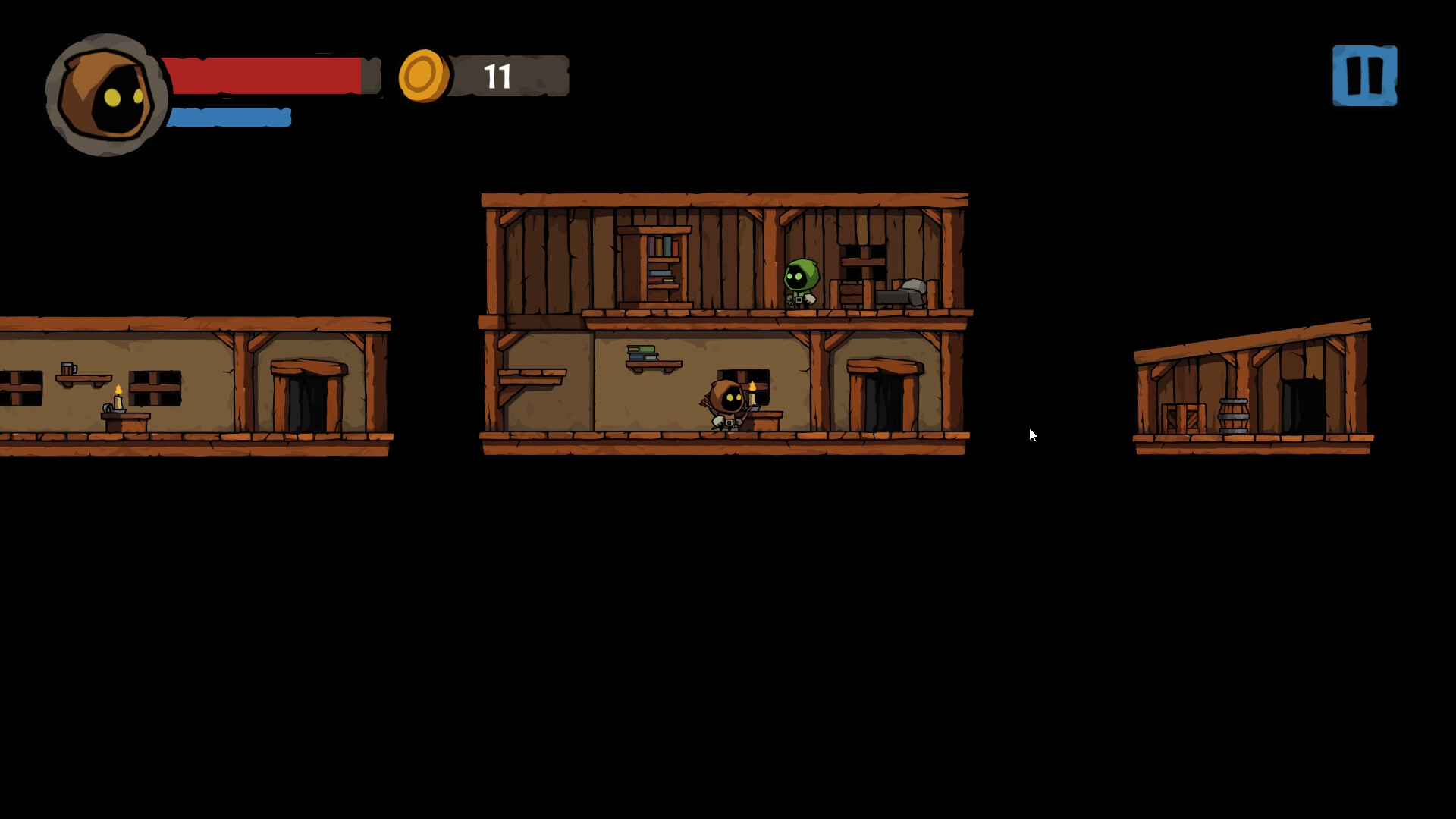Click the mug hanging on the left wall shelf
1456x819 pixels.
pyautogui.click(x=70, y=369)
